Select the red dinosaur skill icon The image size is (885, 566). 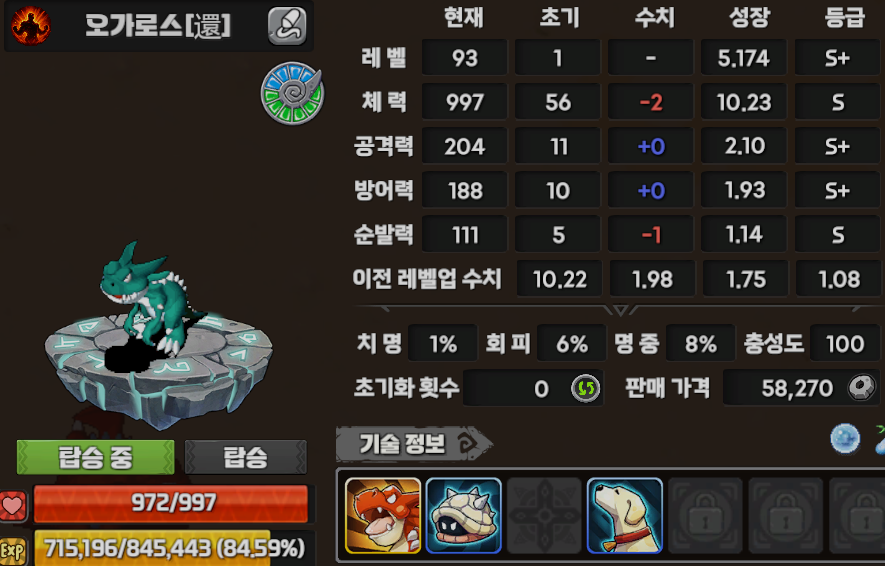[383, 515]
